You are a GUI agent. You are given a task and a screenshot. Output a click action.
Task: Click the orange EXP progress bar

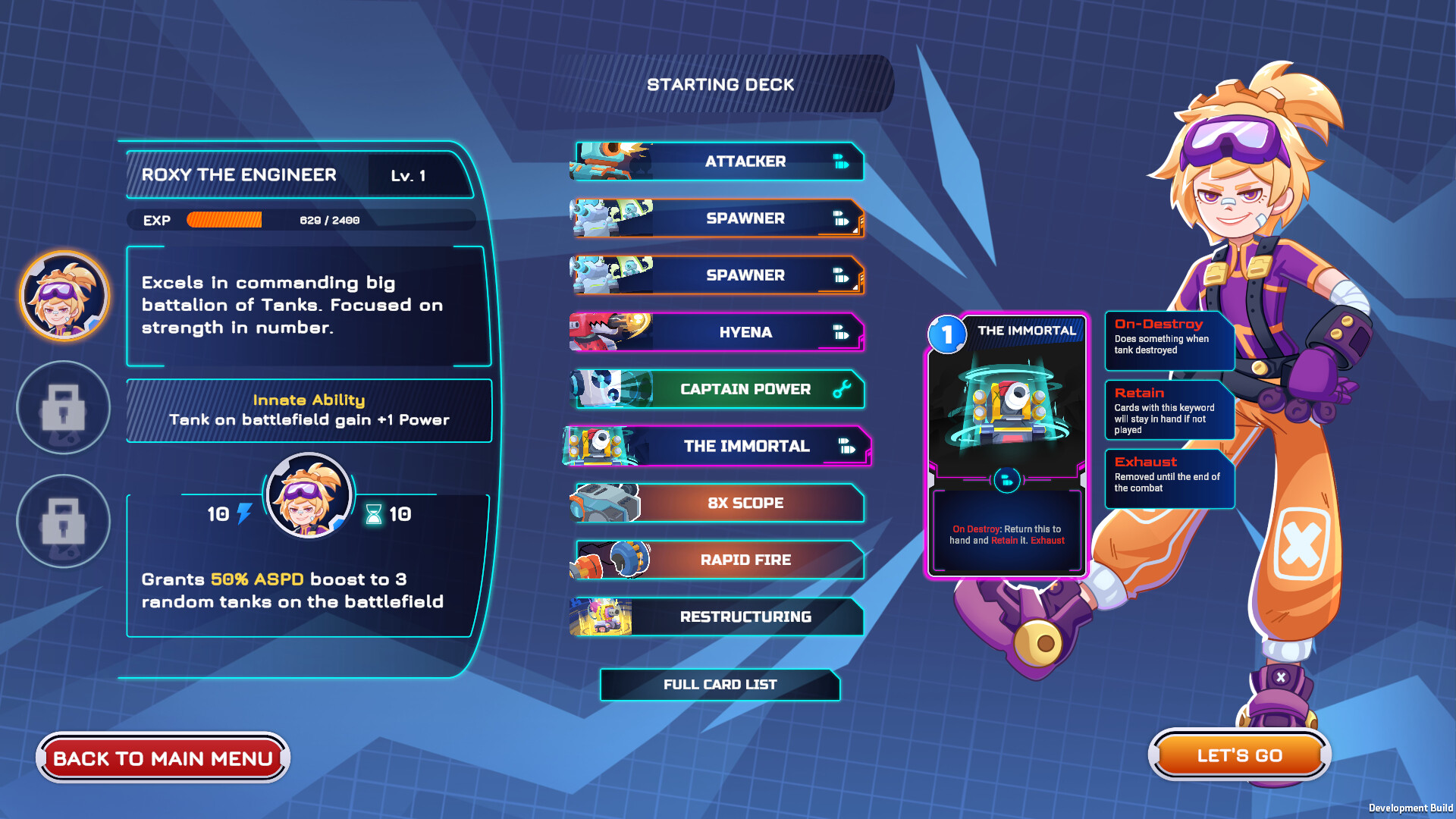point(224,221)
